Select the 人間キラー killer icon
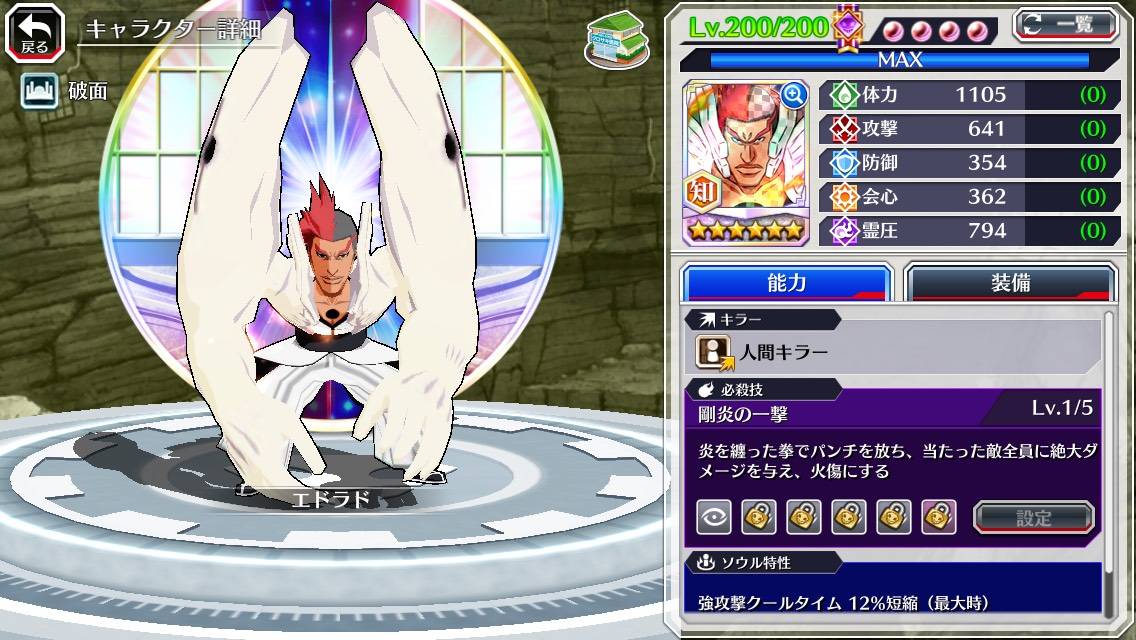The image size is (1136, 640). [715, 351]
